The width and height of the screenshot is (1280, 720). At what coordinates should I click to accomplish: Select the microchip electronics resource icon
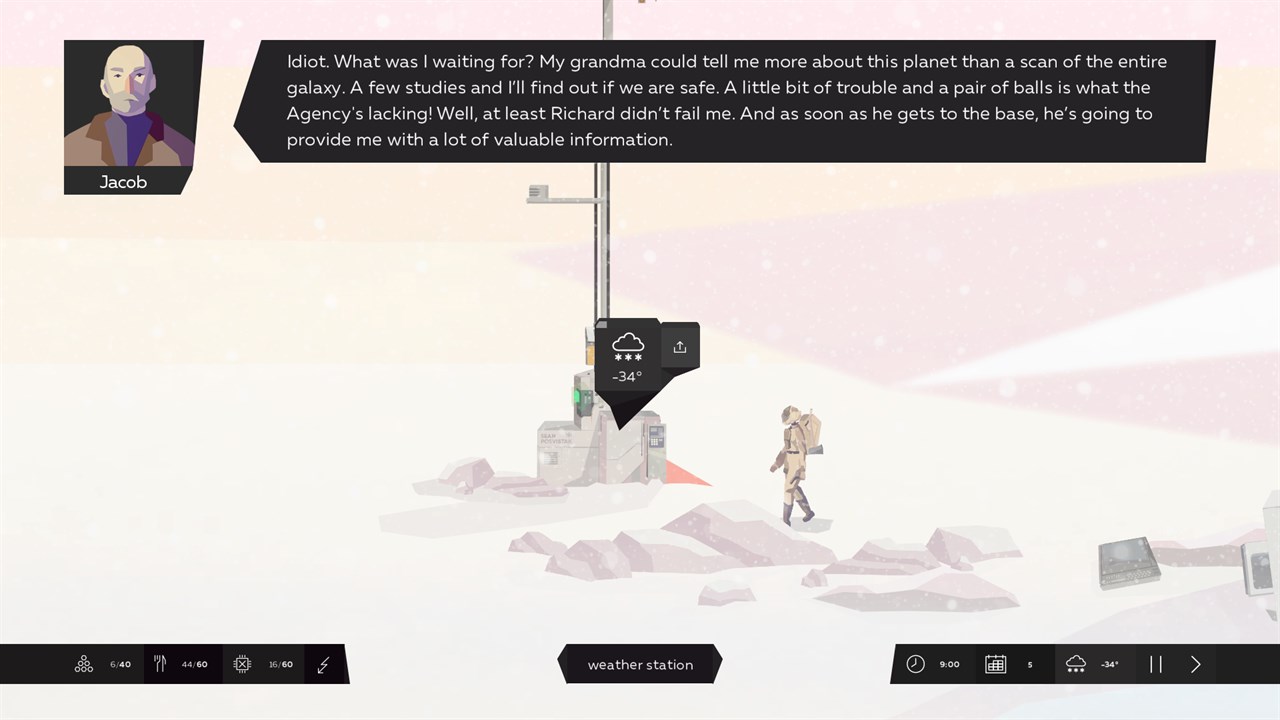coord(242,664)
